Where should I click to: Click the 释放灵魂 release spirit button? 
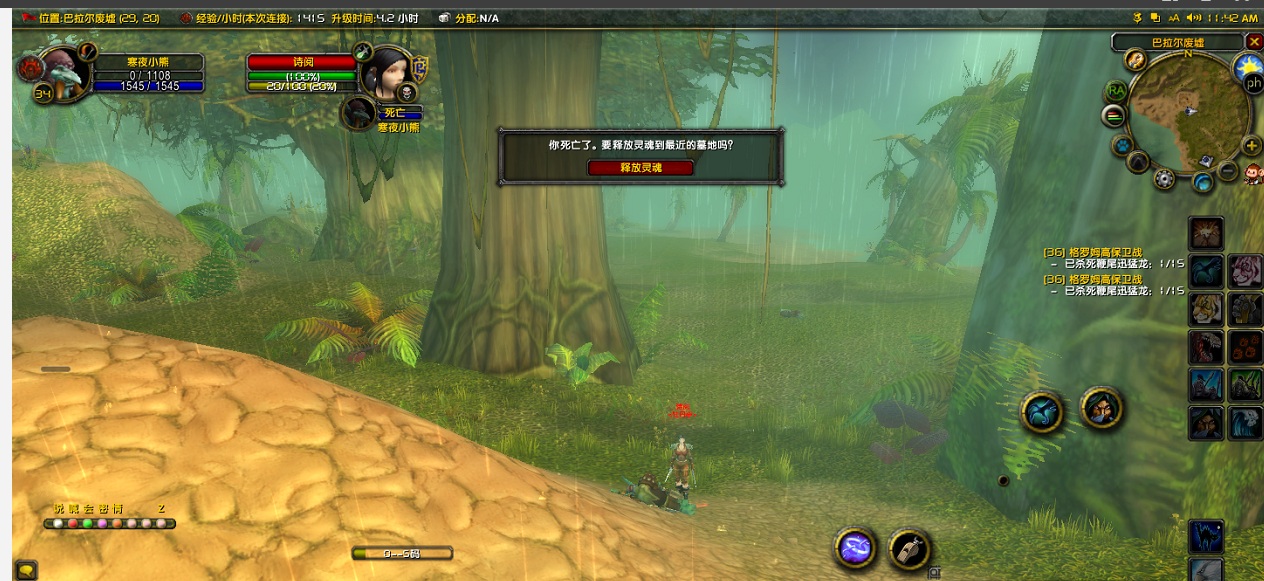coord(640,168)
